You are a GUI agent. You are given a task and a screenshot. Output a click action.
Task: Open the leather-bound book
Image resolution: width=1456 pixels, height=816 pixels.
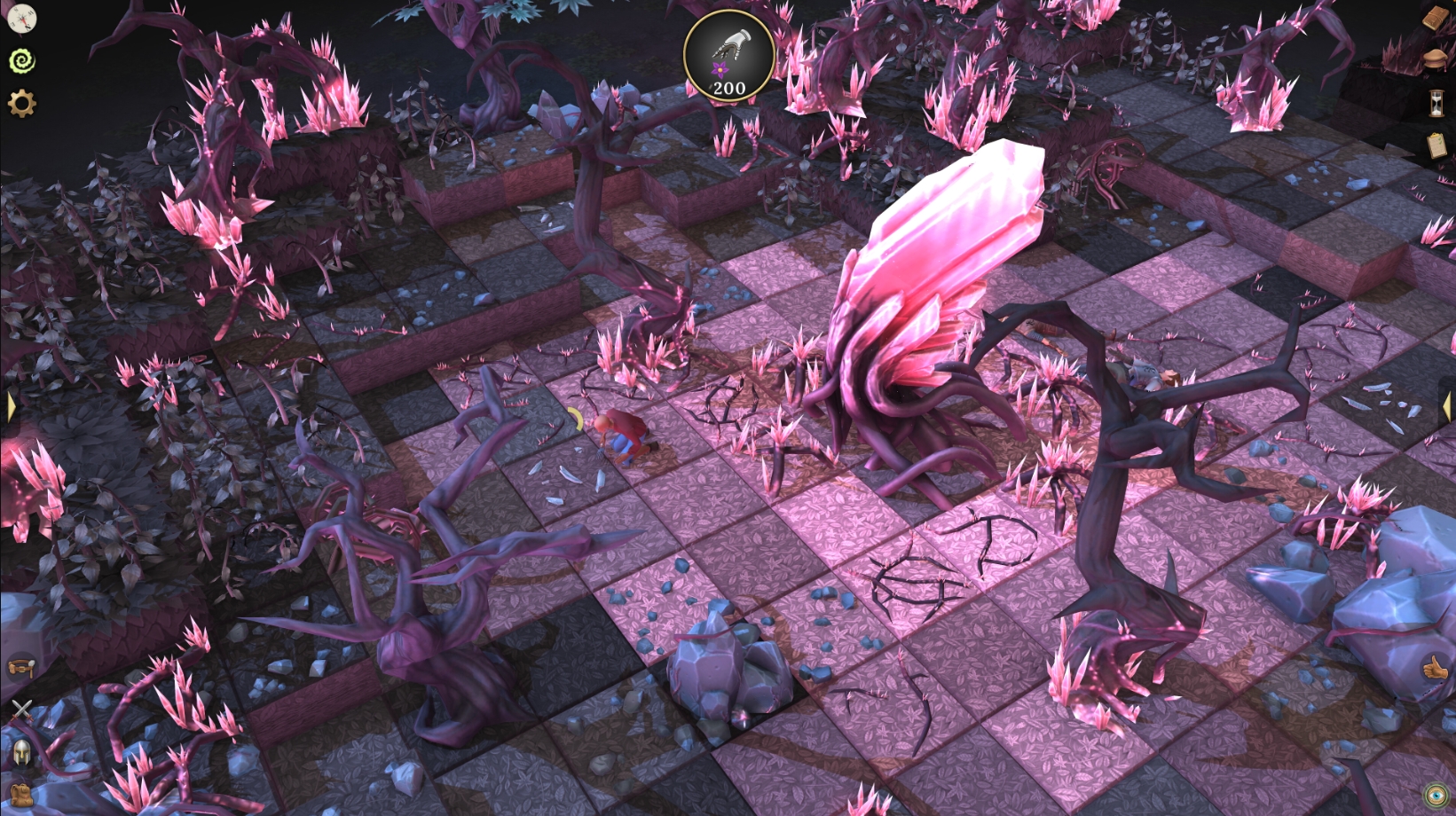(x=1436, y=19)
